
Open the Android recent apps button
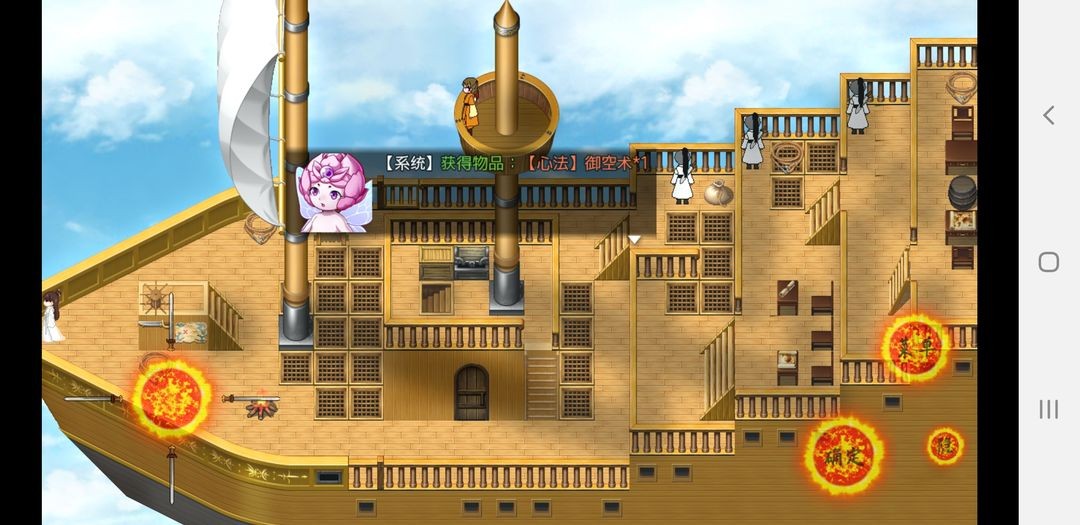pyautogui.click(x=1048, y=408)
